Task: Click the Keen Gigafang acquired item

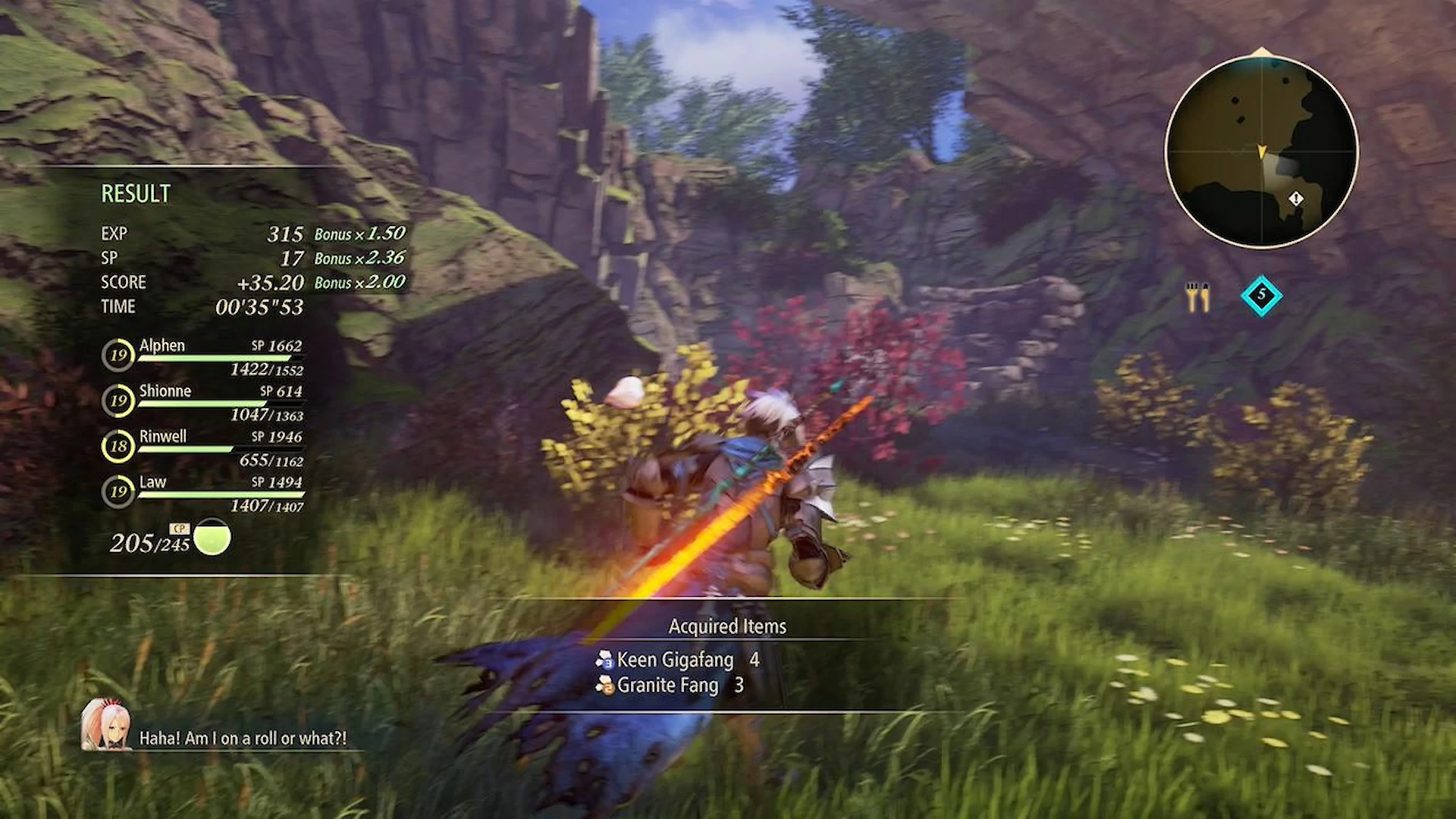Action: pyautogui.click(x=675, y=660)
